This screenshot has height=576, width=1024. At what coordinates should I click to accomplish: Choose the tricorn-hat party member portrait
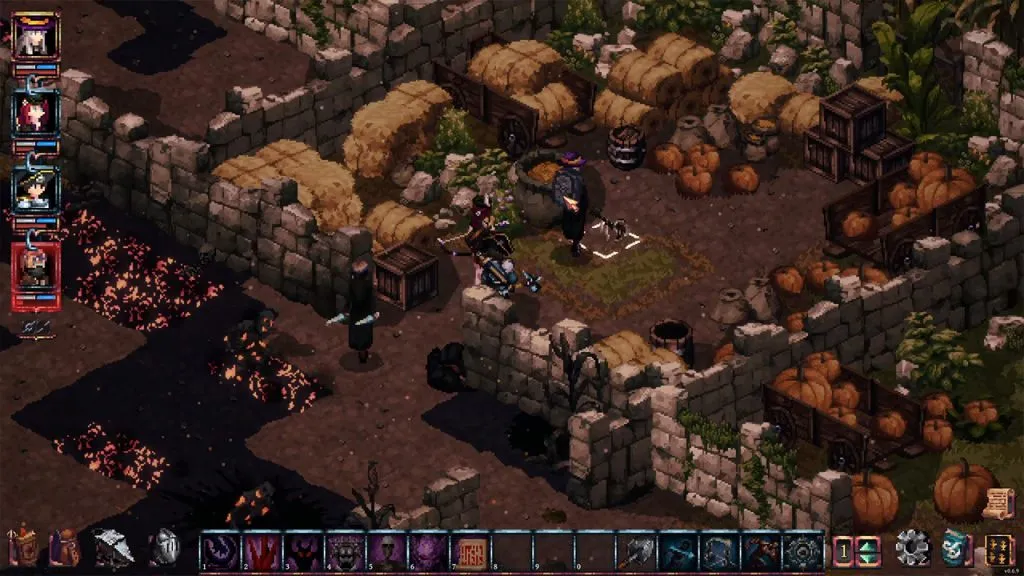[36, 188]
